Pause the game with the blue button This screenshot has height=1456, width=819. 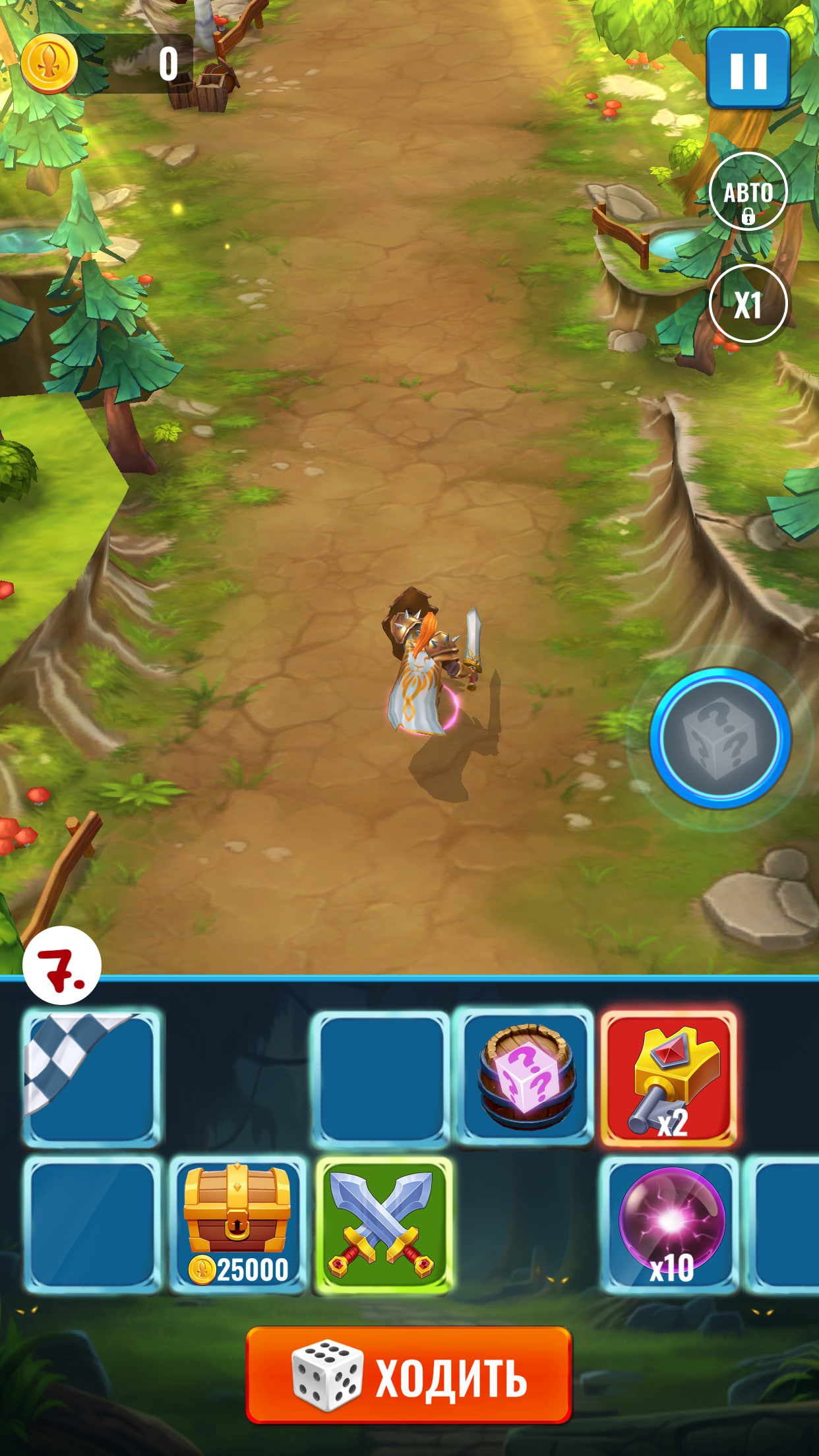[748, 69]
